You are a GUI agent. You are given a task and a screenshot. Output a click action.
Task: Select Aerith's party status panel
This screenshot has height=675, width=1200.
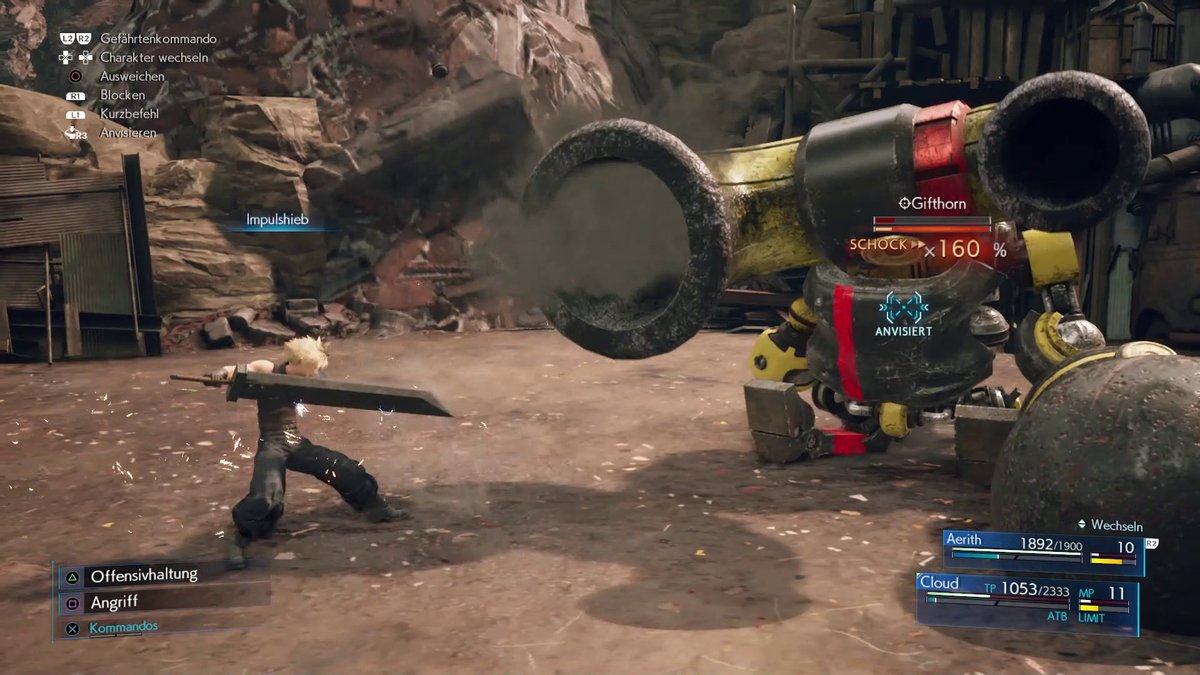pyautogui.click(x=1042, y=551)
